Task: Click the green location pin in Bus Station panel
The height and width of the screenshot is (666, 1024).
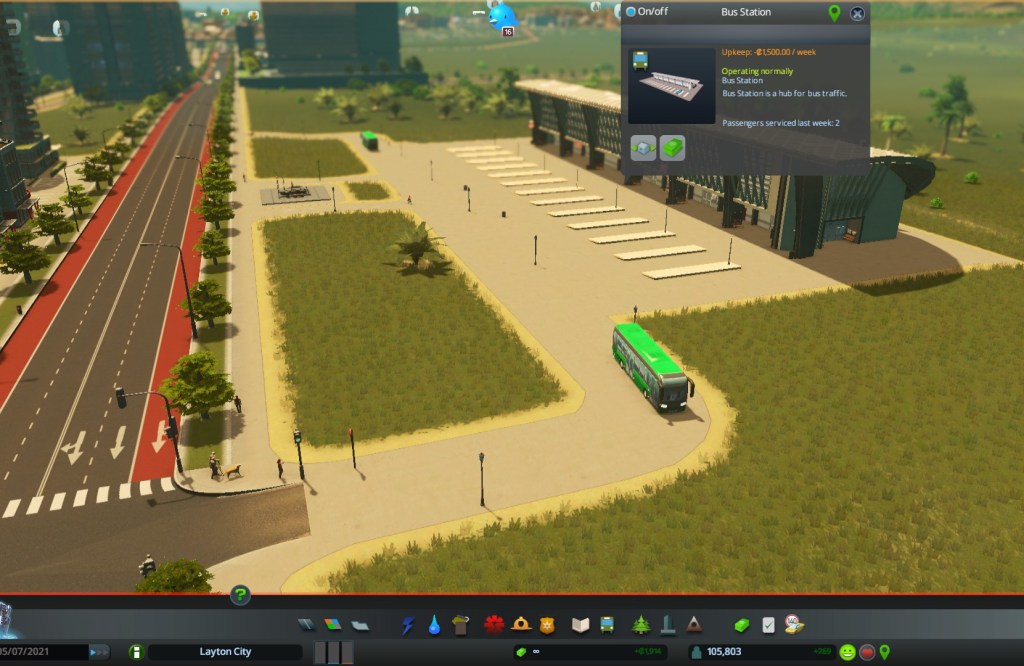Action: (x=834, y=13)
